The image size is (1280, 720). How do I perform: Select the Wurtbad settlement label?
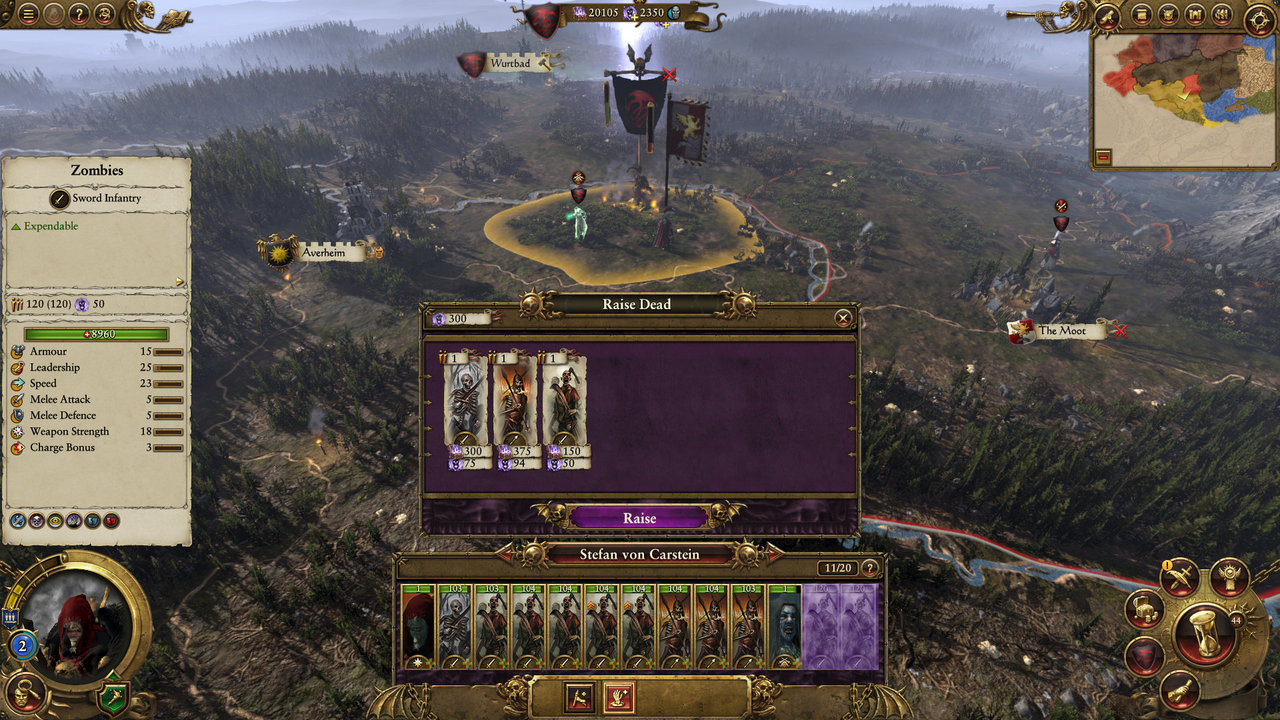(510, 64)
